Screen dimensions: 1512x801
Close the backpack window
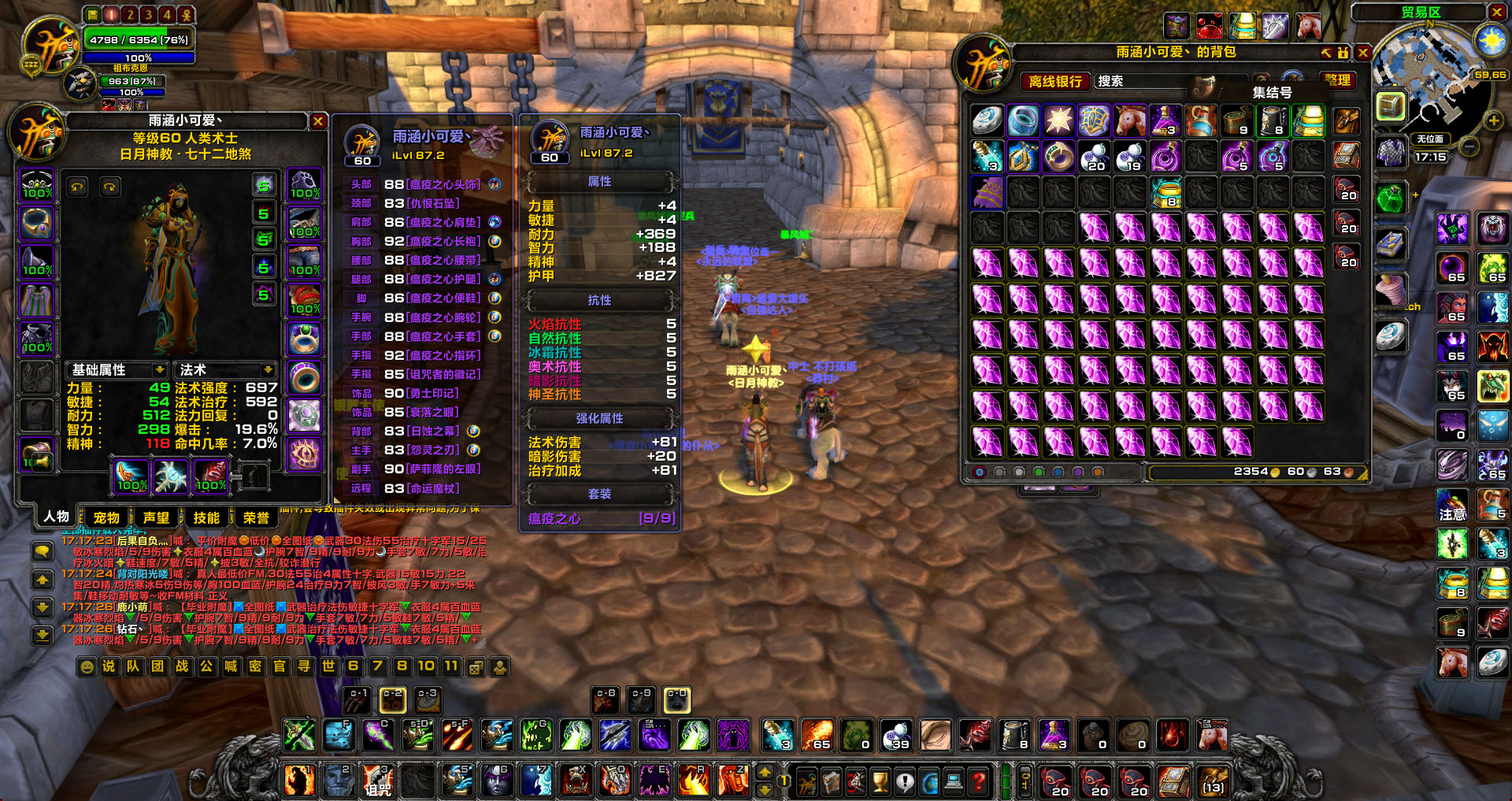(x=1363, y=53)
